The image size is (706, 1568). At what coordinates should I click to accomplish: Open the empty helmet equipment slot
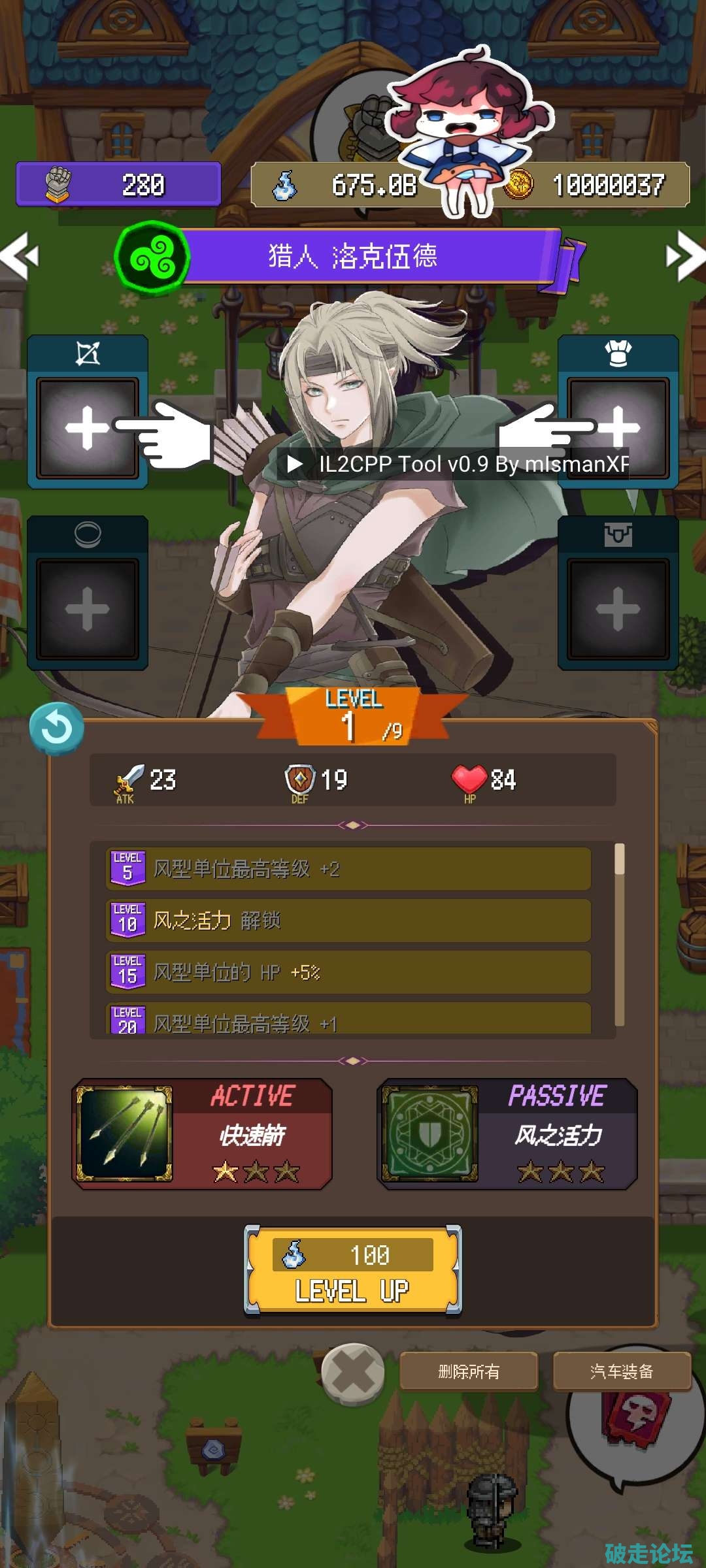[618, 427]
